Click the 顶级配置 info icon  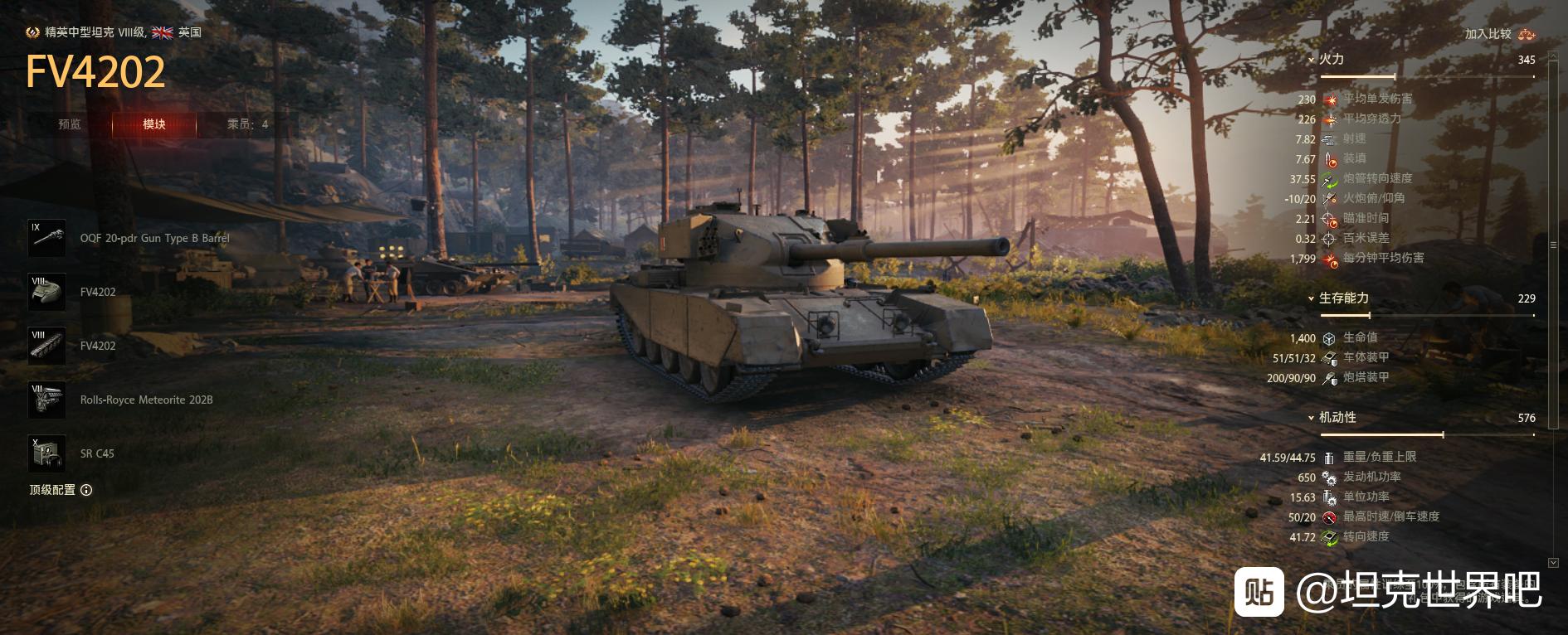point(86,490)
